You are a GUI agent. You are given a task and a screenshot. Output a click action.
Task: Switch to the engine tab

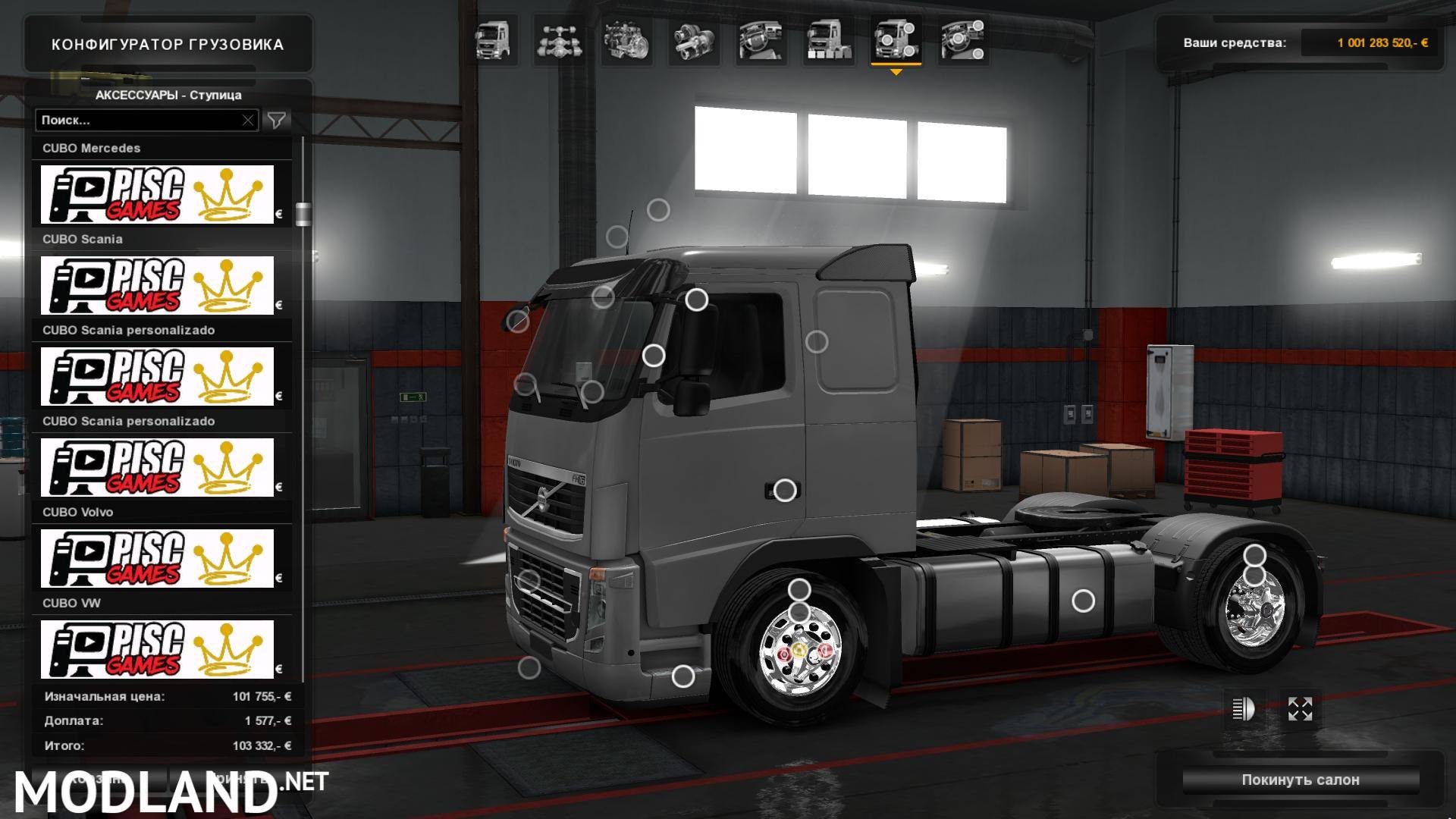coord(627,40)
